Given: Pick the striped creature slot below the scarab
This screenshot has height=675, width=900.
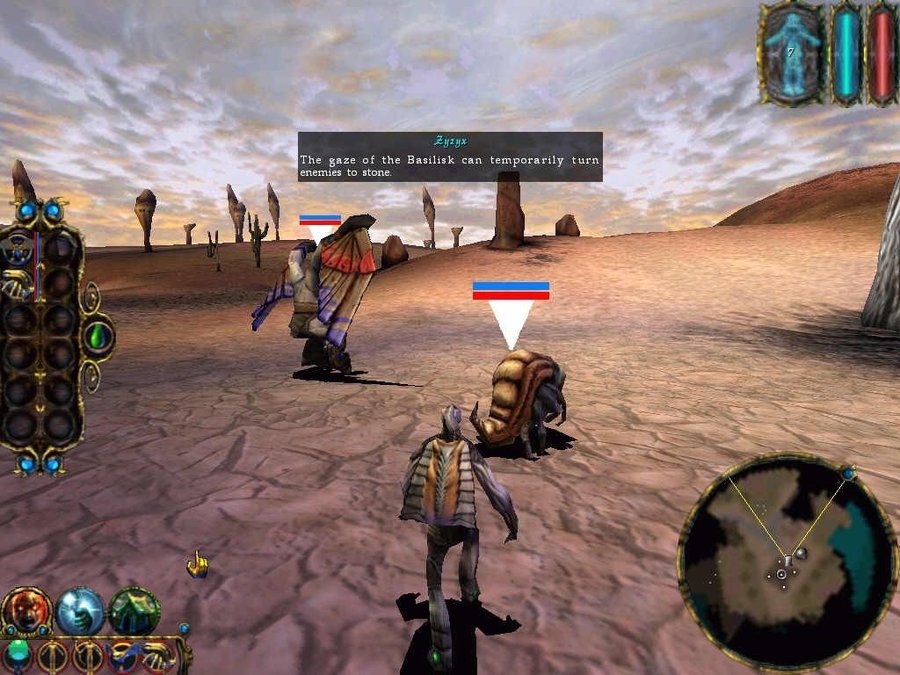Looking at the screenshot, I should click(19, 287).
